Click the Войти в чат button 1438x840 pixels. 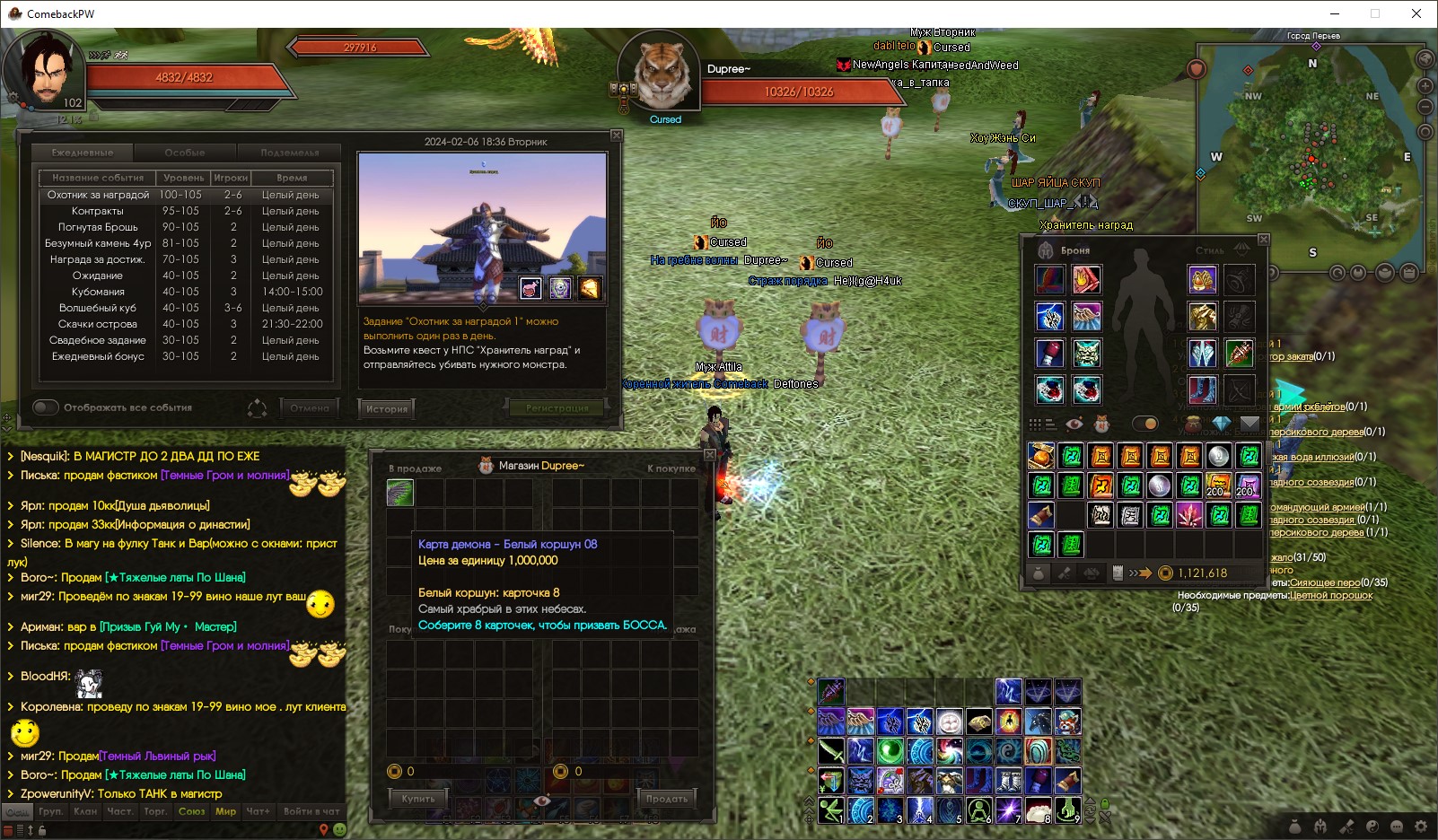pyautogui.click(x=311, y=811)
